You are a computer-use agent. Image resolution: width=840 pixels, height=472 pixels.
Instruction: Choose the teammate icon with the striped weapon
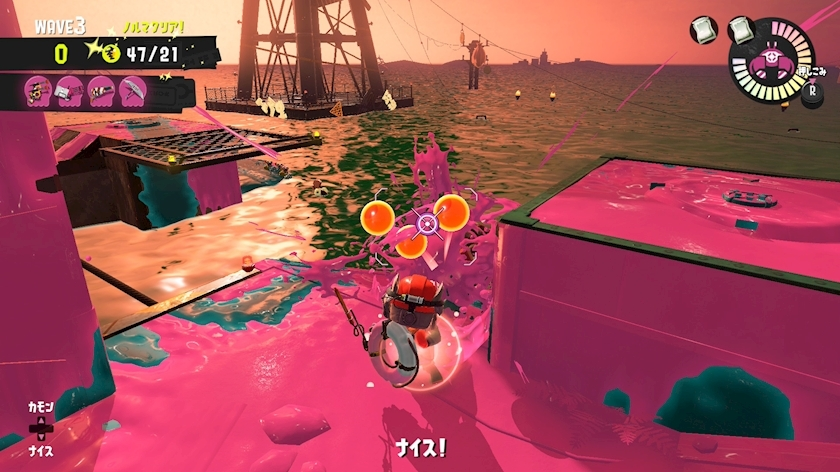coord(101,92)
